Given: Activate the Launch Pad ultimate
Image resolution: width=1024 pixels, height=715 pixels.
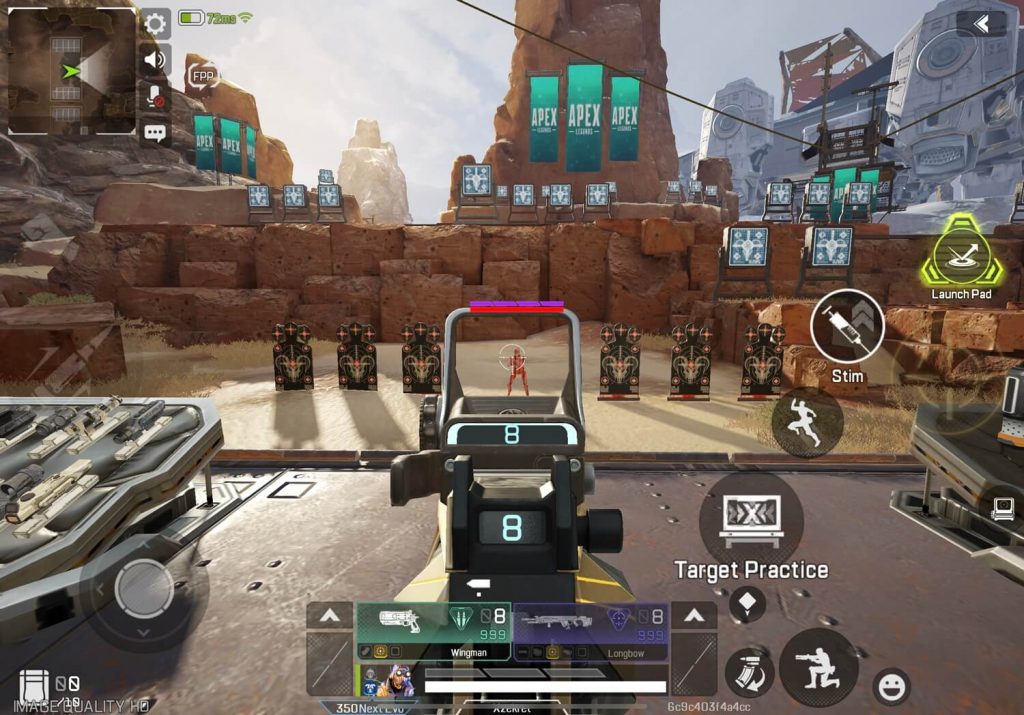Looking at the screenshot, I should click(962, 252).
